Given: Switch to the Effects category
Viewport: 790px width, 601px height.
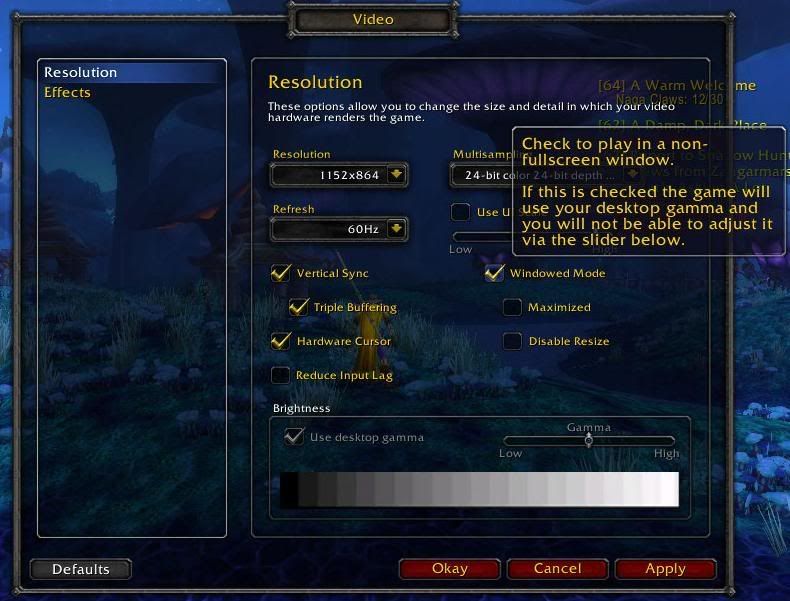Looking at the screenshot, I should 68,93.
